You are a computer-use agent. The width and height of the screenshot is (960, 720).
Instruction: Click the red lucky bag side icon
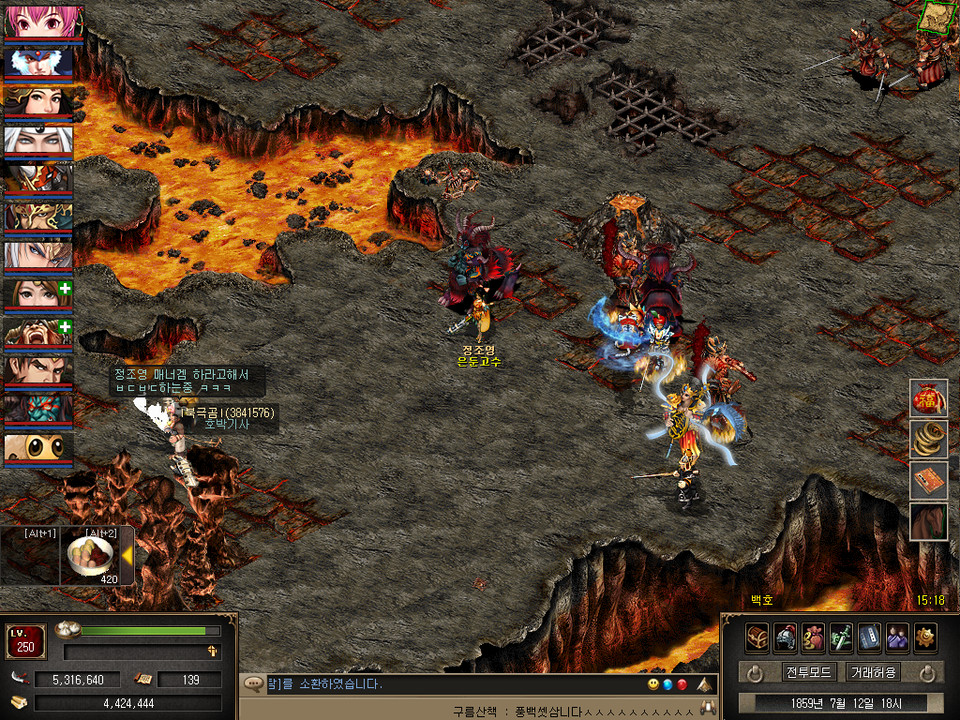click(928, 399)
